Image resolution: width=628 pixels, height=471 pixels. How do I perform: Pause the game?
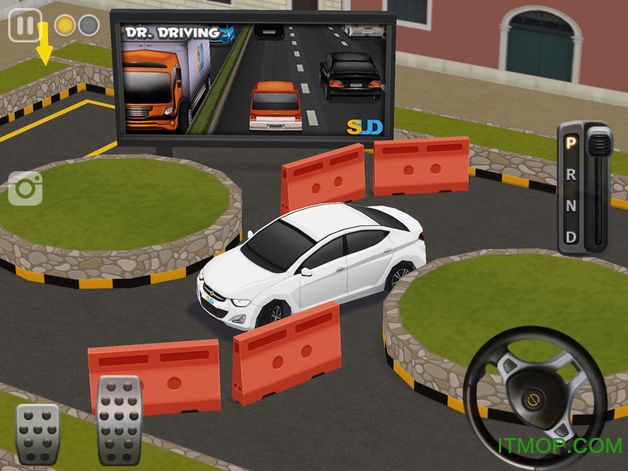(x=25, y=25)
